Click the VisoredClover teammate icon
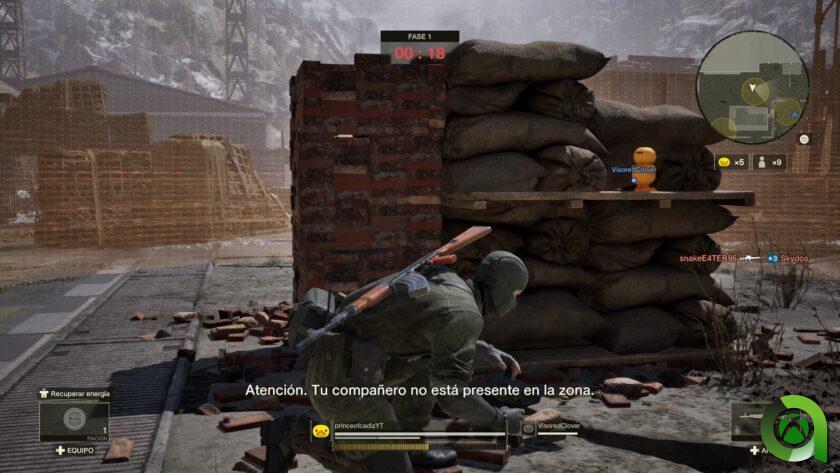840x473 pixels. coord(528,429)
